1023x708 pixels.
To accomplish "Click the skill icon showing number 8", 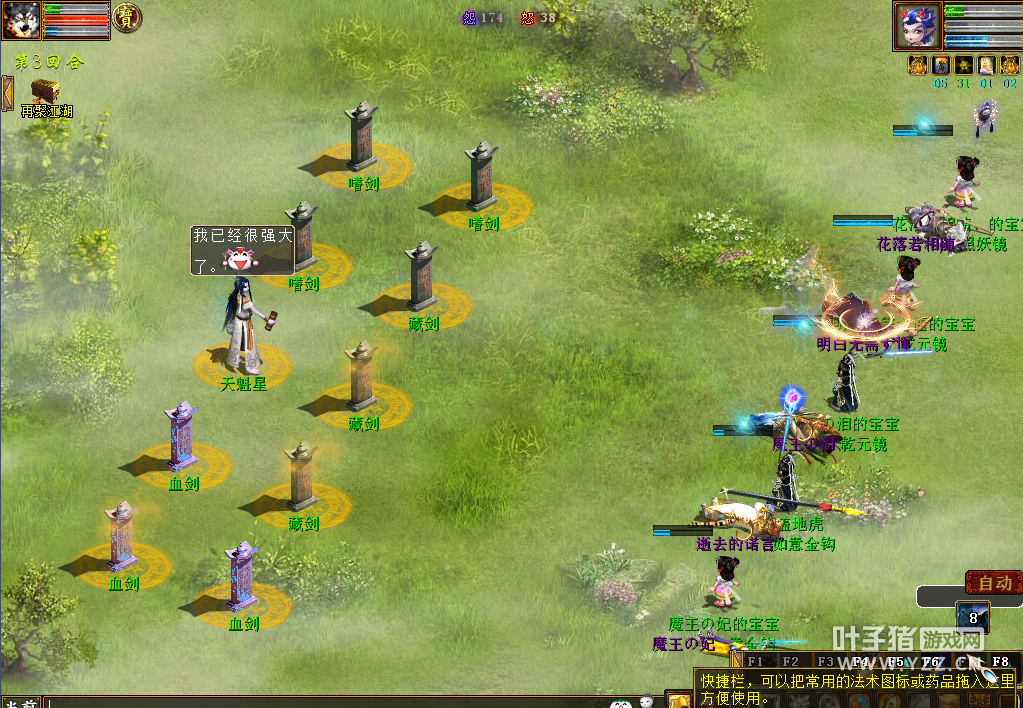I will (x=972, y=618).
